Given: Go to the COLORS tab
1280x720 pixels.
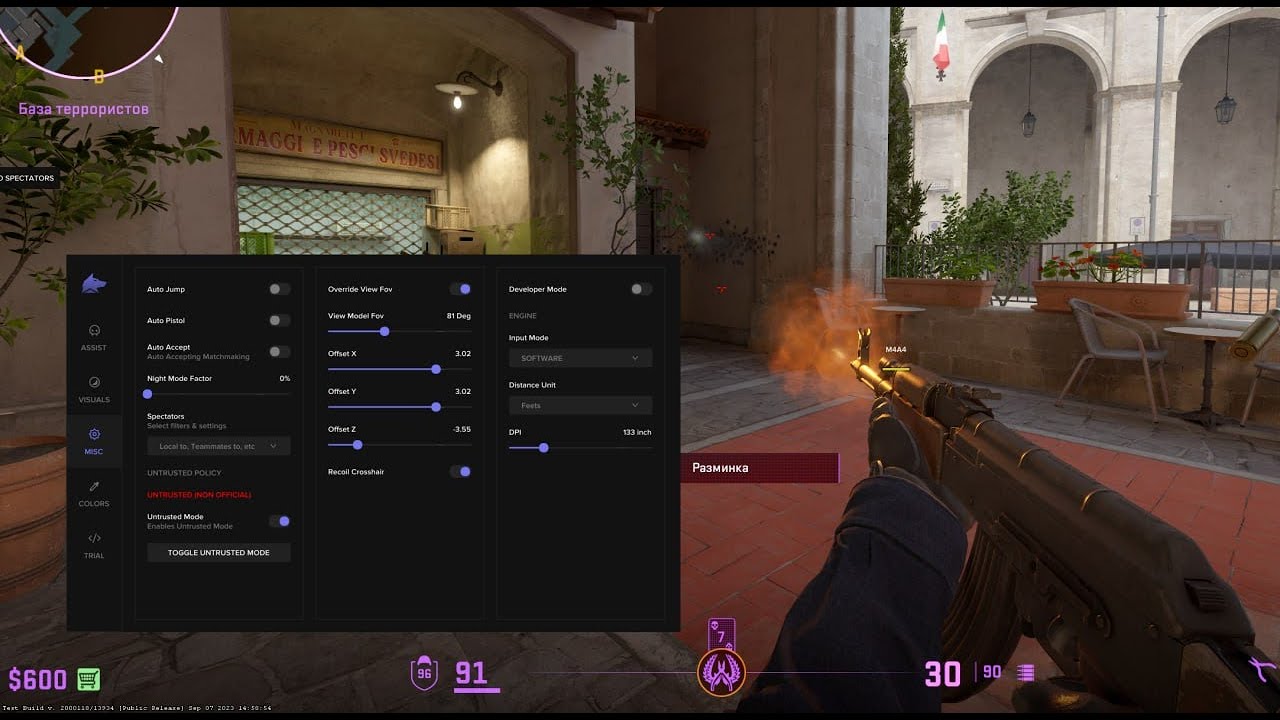Looking at the screenshot, I should tap(94, 492).
